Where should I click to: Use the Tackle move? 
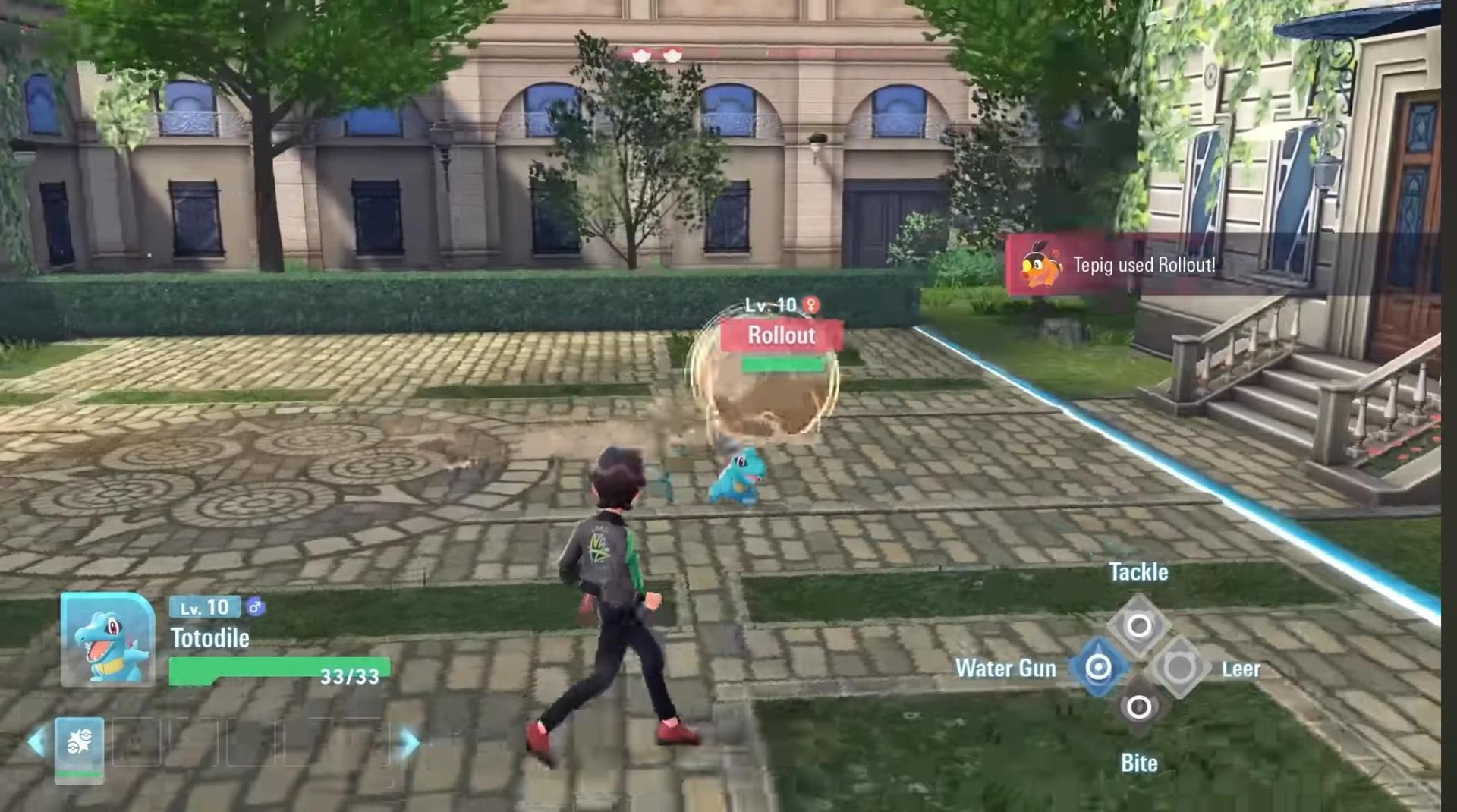coord(1138,626)
